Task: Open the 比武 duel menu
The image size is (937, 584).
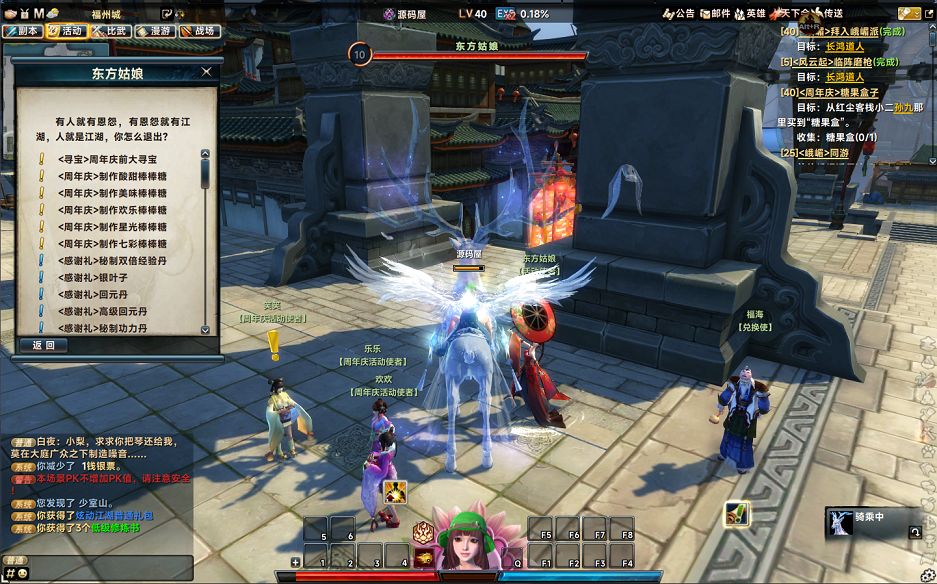Action: click(x=110, y=31)
